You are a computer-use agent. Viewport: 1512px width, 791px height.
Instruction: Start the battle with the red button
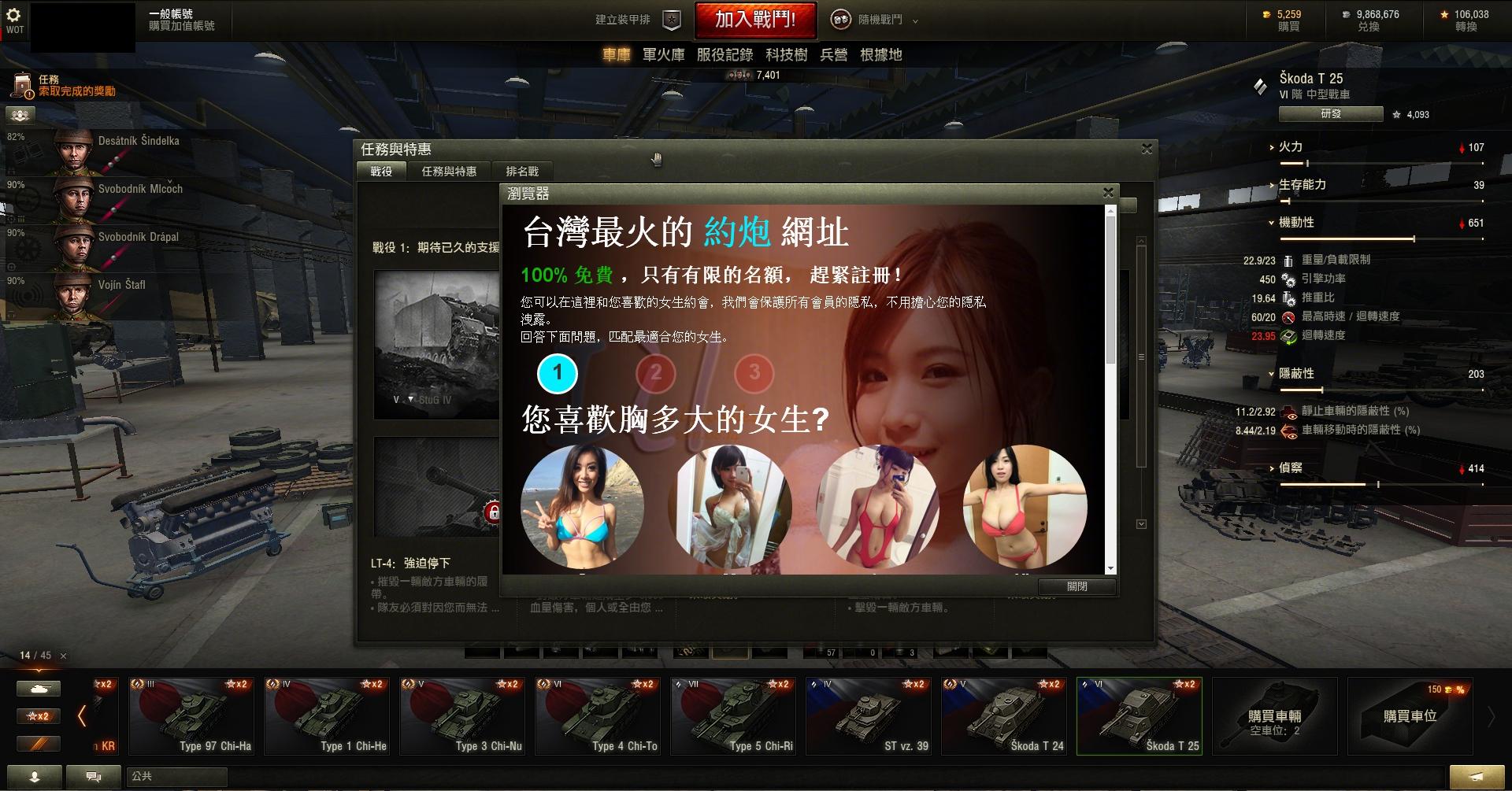click(754, 20)
